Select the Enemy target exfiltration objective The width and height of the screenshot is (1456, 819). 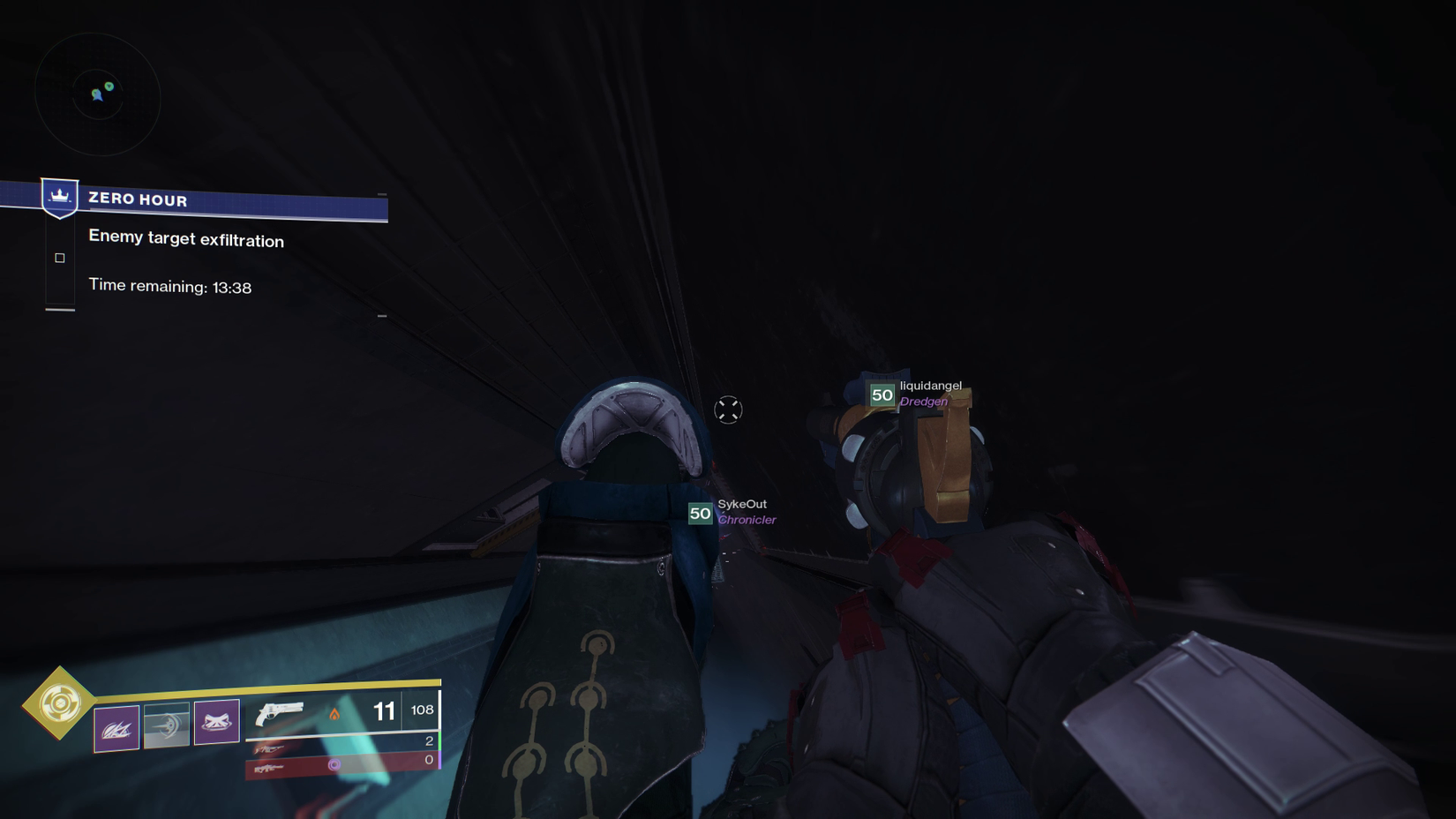[x=185, y=240]
